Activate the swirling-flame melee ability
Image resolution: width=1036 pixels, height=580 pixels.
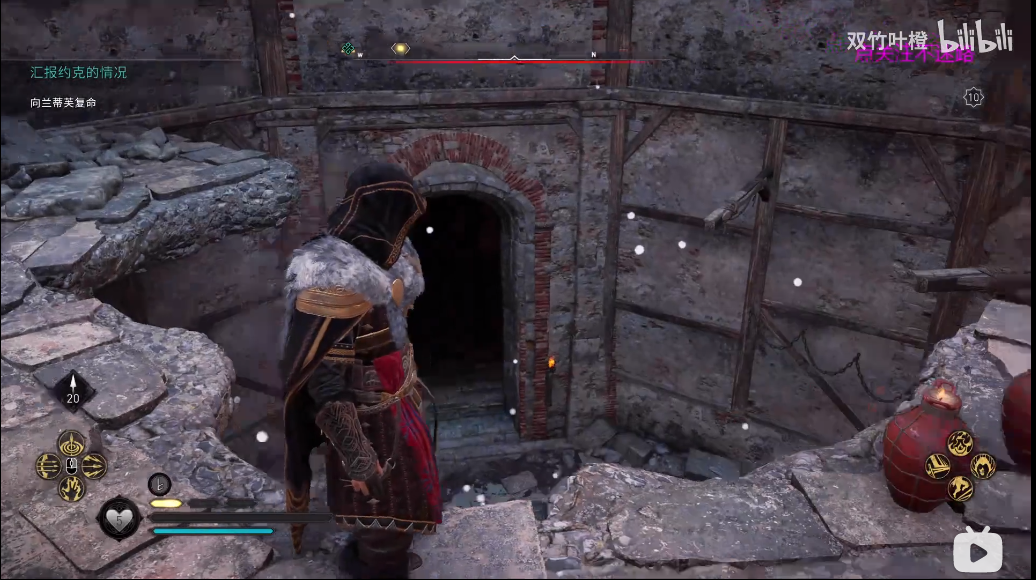[x=960, y=443]
